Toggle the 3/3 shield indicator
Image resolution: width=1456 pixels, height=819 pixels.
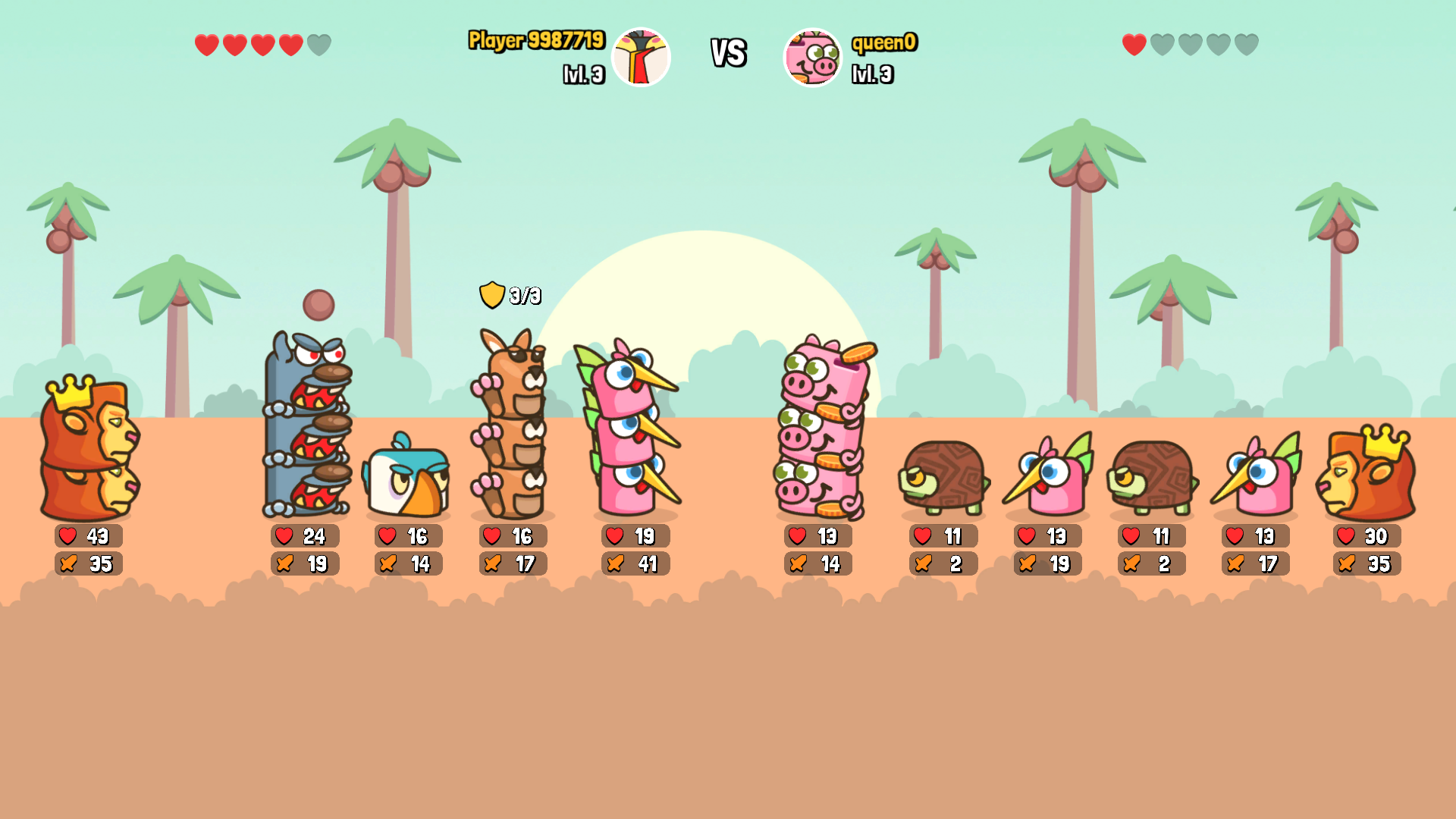coord(508,294)
